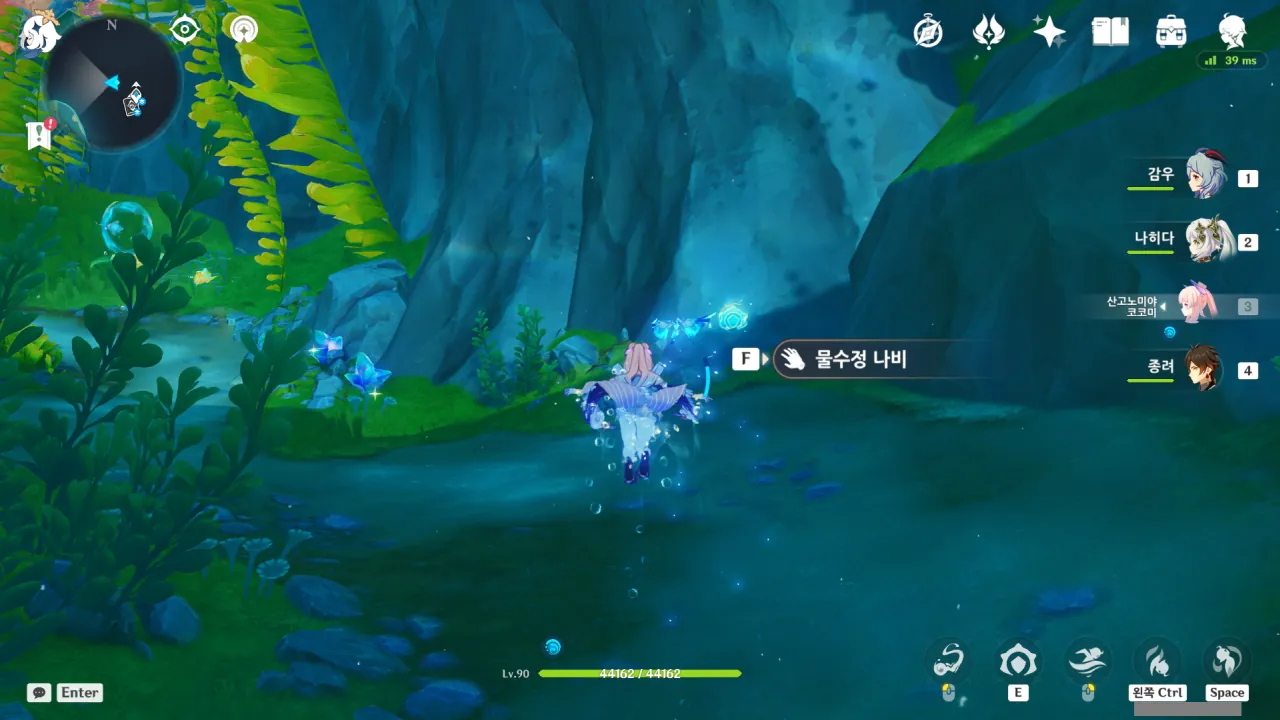Select active character 산고노미야 코코미
This screenshot has width=1280, height=720.
[x=1195, y=305]
